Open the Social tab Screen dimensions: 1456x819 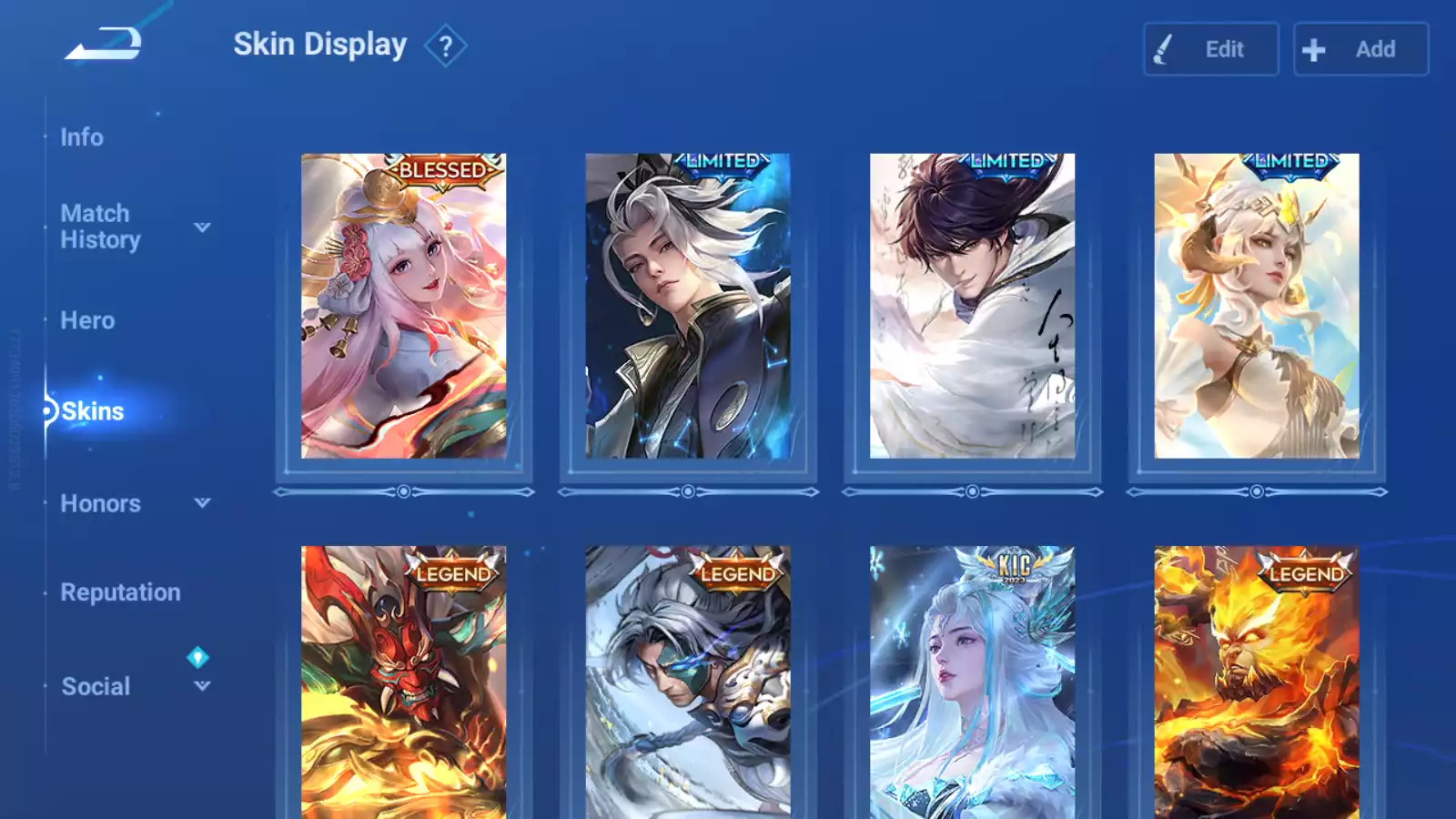(x=96, y=686)
